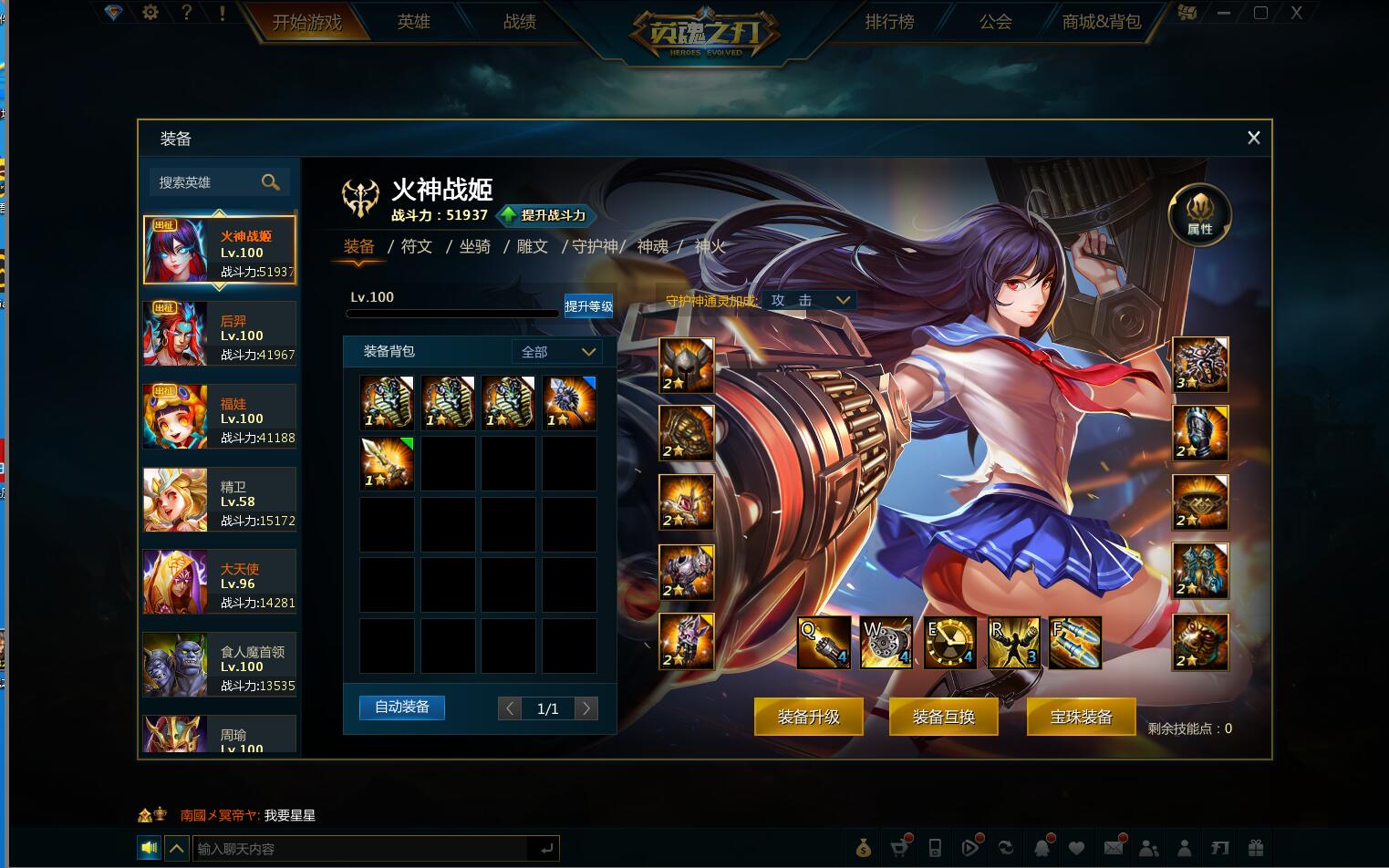This screenshot has height=868, width=1389.
Task: Switch to the 符文 rune tab
Action: click(x=417, y=246)
